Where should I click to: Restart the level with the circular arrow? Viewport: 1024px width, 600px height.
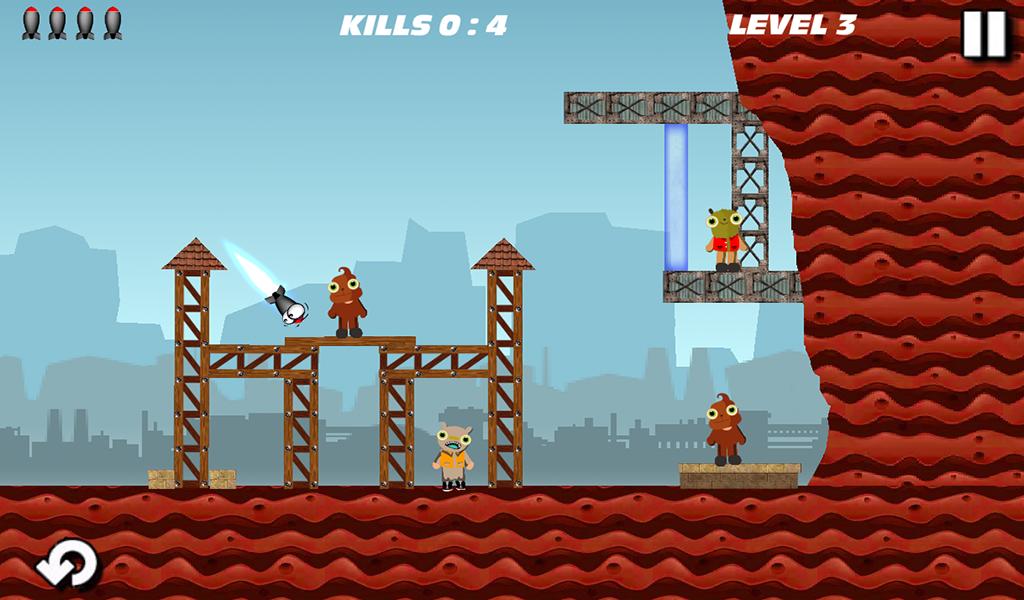coord(67,563)
